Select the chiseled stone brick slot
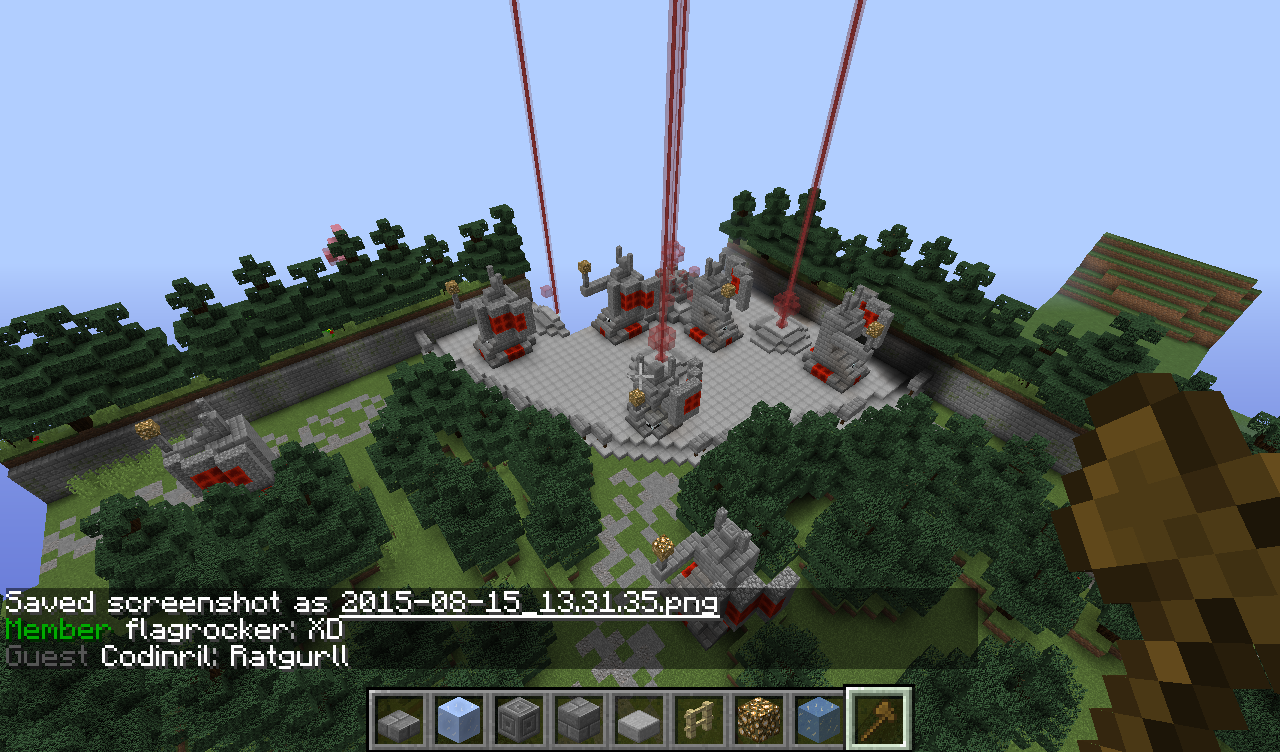The height and width of the screenshot is (752, 1280). click(x=519, y=718)
